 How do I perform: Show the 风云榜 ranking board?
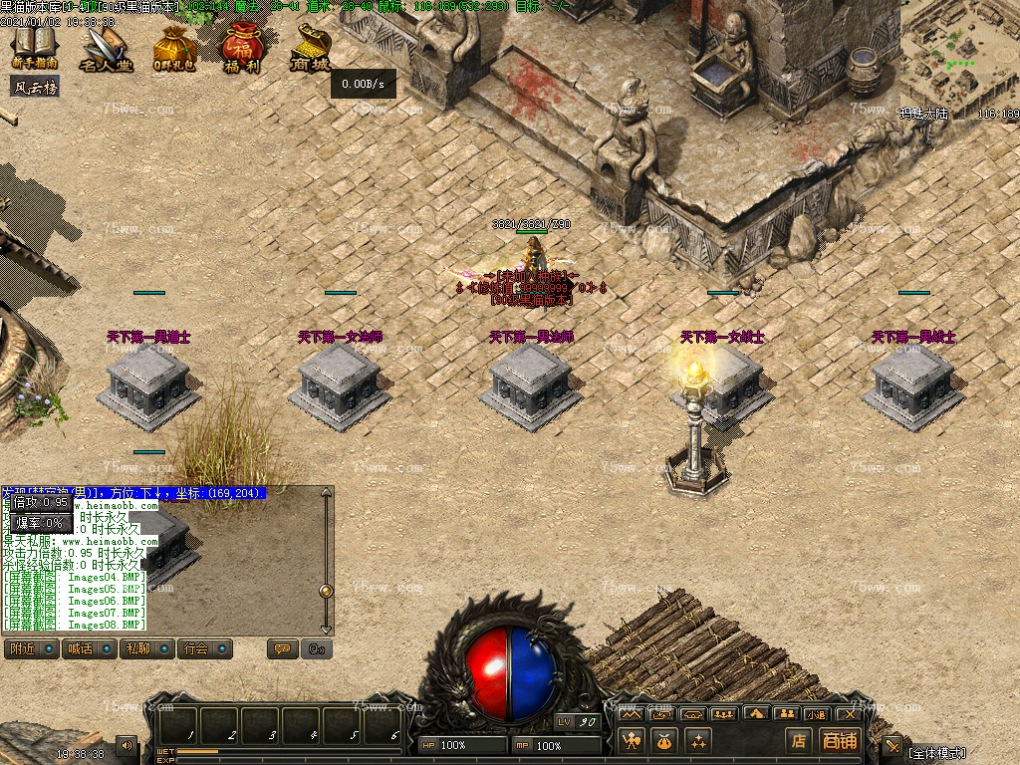coord(35,87)
